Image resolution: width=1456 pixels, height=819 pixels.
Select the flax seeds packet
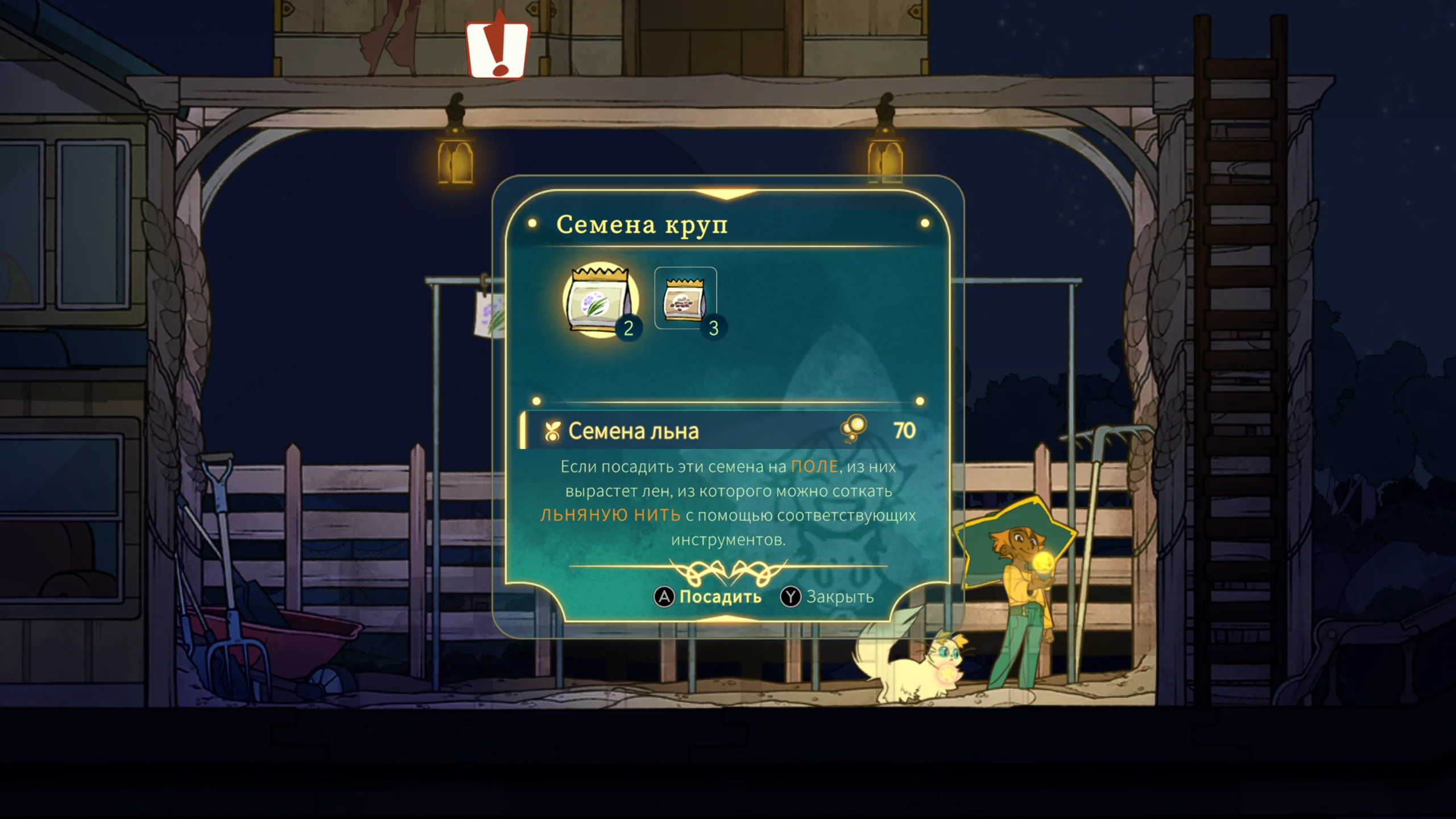click(601, 299)
